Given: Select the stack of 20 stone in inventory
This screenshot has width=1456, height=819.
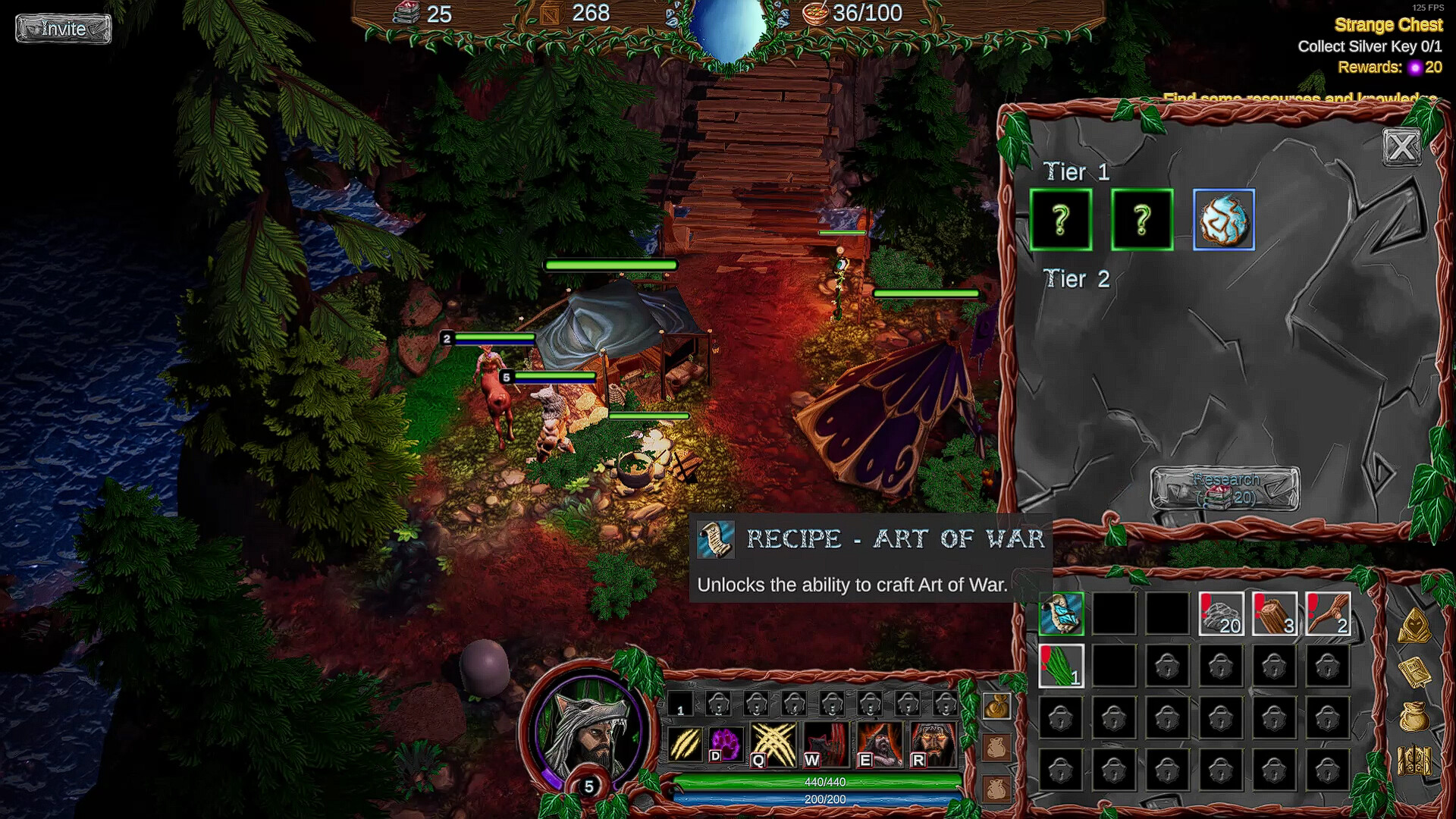Looking at the screenshot, I should point(1222,614).
